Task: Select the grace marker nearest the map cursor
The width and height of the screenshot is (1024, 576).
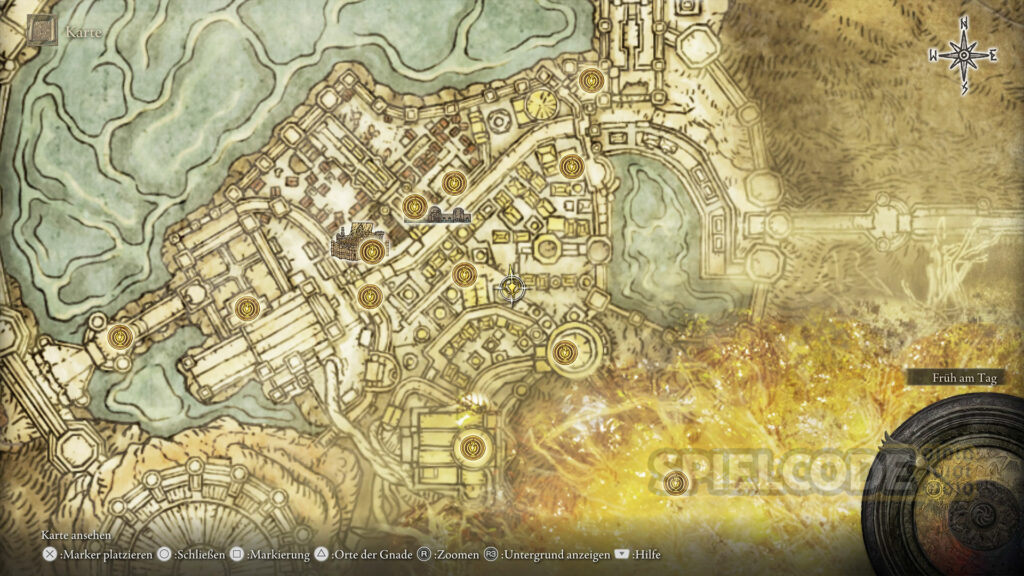Action: click(464, 274)
